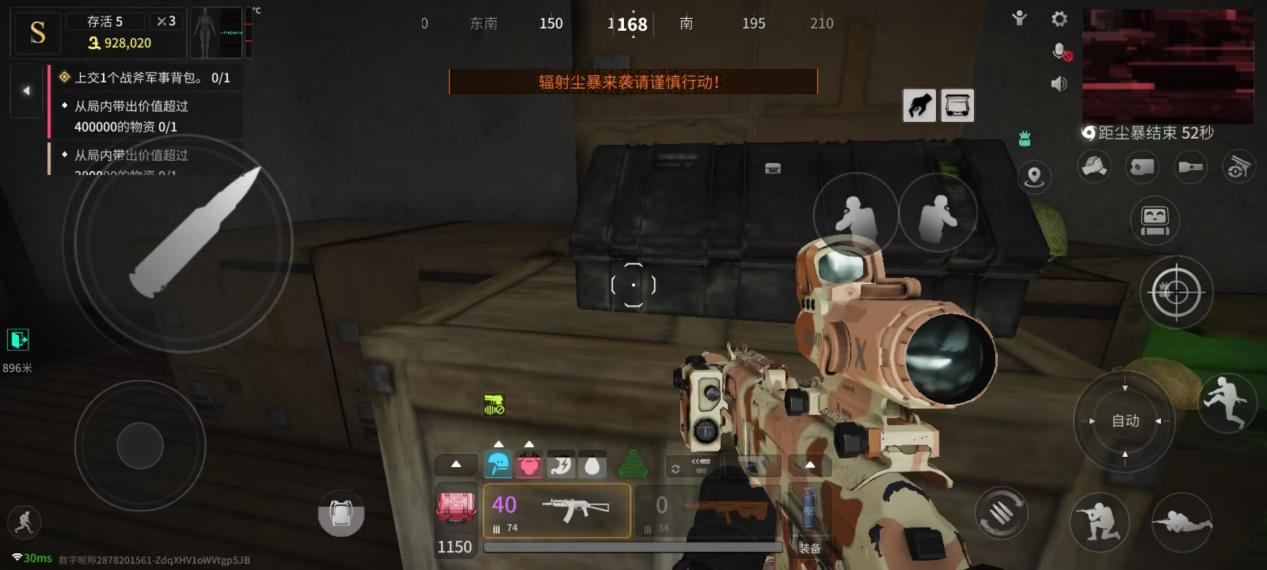Tap the hand pickup icon
This screenshot has width=1267, height=570.
tap(919, 105)
